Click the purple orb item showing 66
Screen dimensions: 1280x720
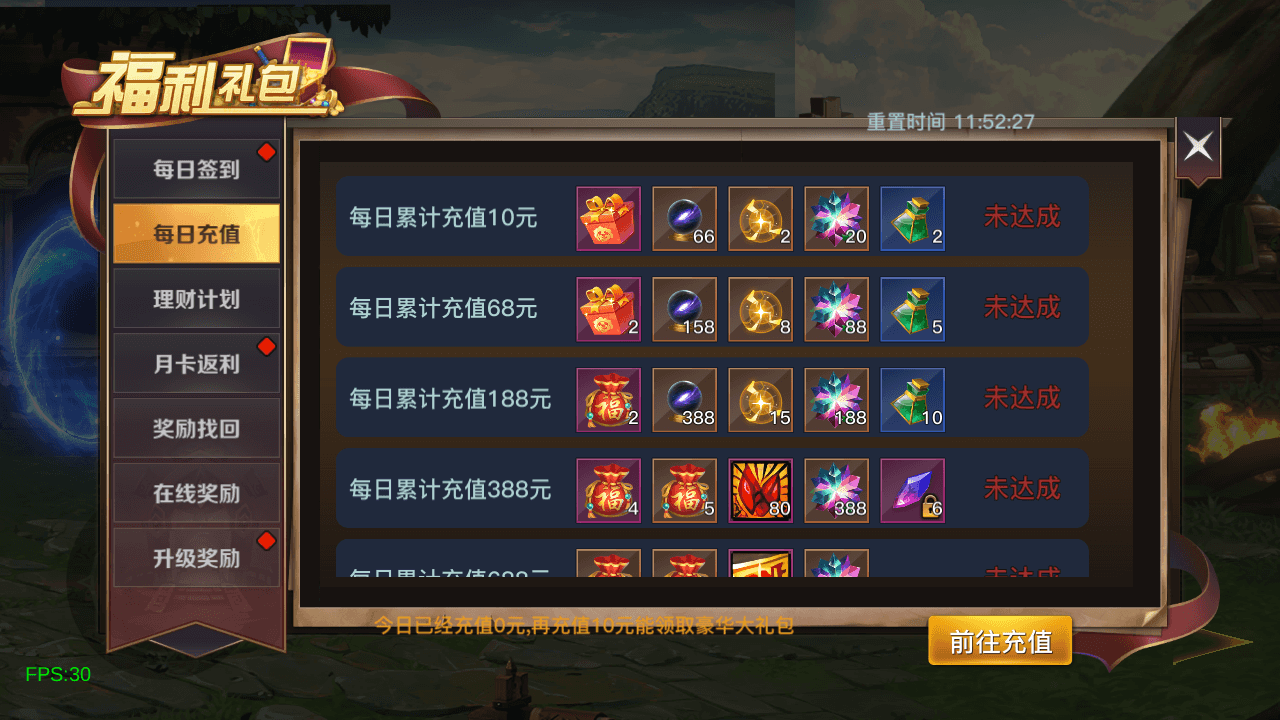point(684,219)
